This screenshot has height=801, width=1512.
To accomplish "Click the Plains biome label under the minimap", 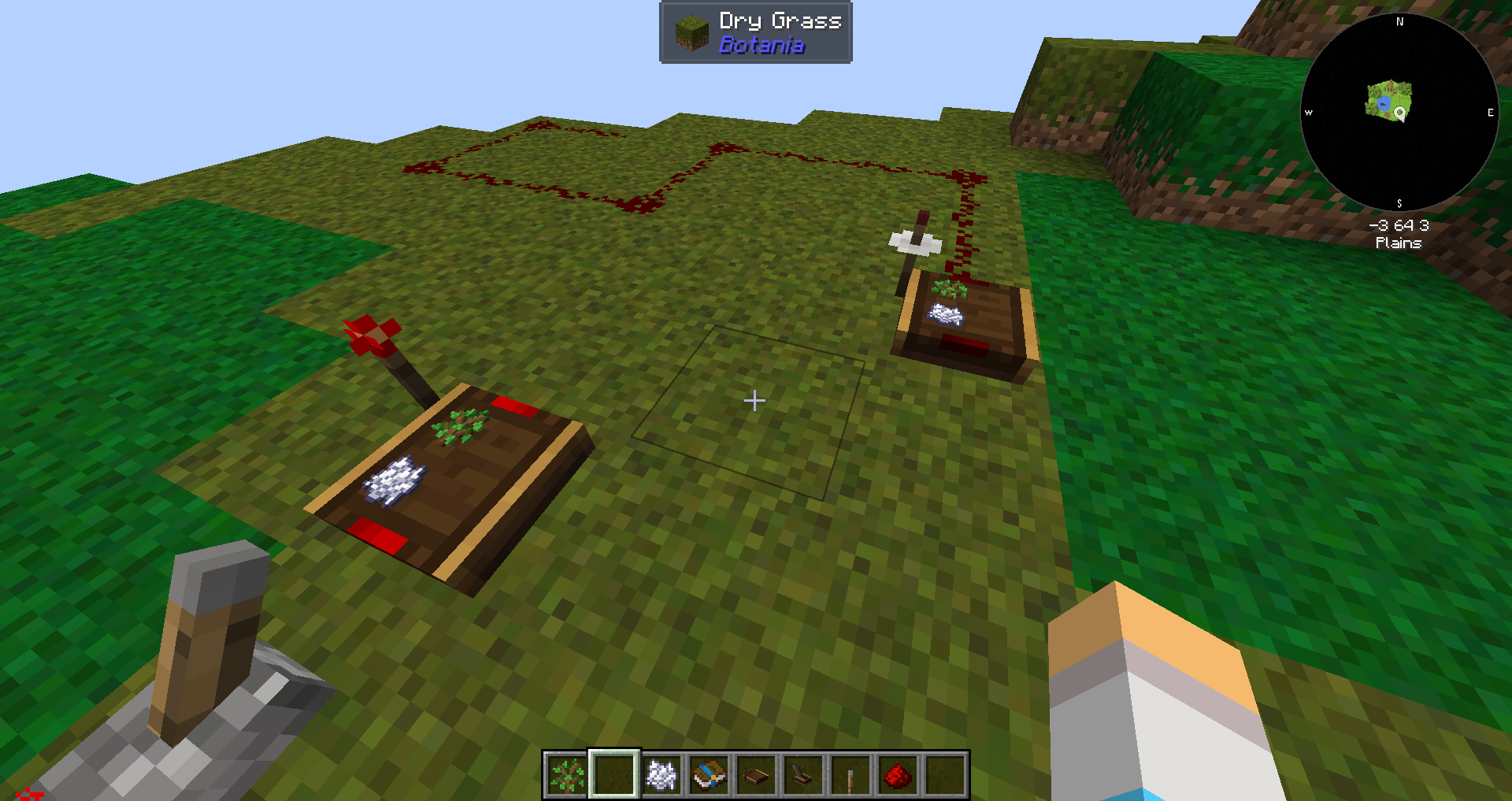I will [x=1398, y=243].
